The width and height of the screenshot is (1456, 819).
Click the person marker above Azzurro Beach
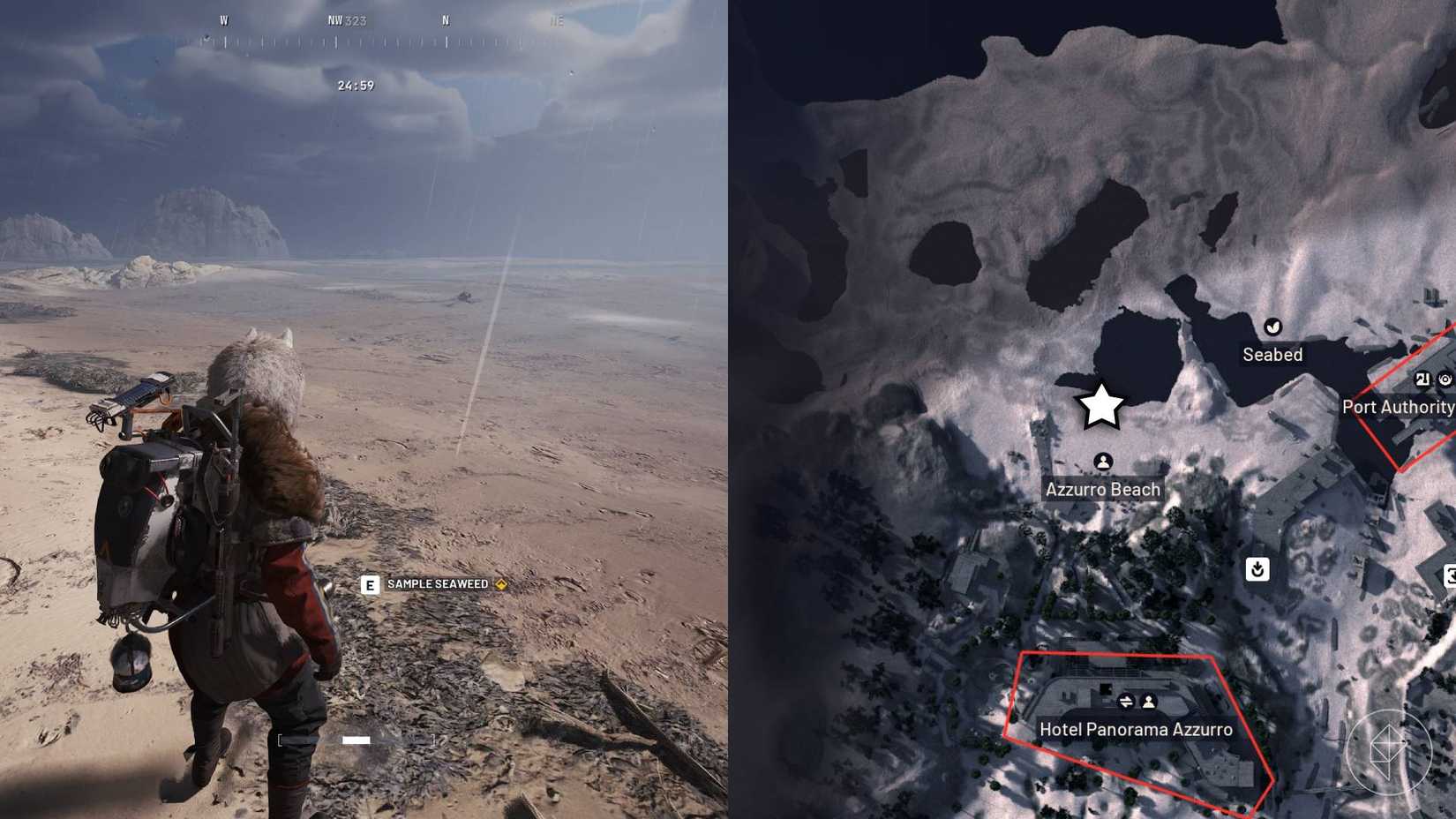tap(1104, 462)
